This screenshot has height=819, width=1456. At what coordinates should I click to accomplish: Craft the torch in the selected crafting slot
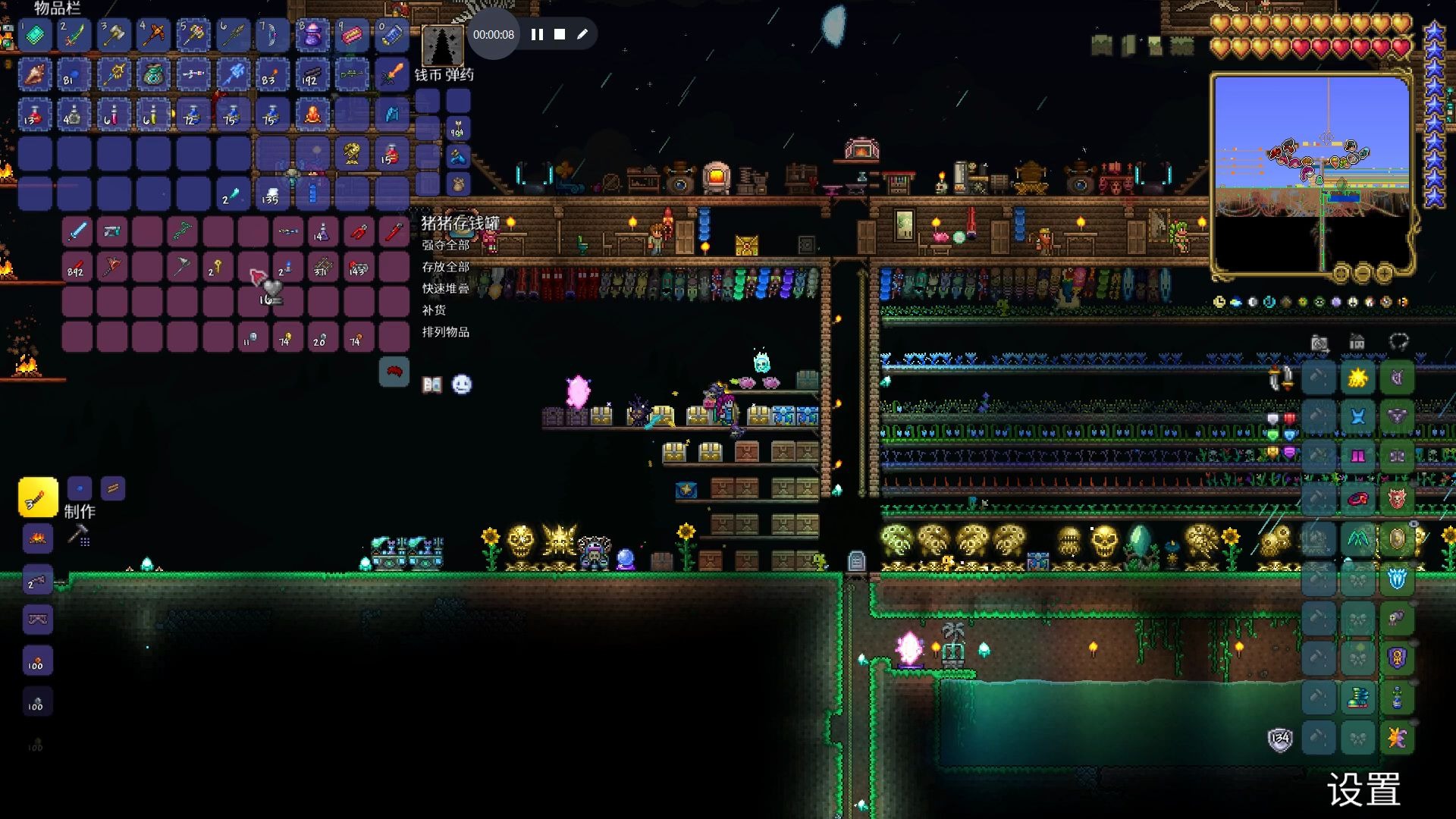click(38, 497)
